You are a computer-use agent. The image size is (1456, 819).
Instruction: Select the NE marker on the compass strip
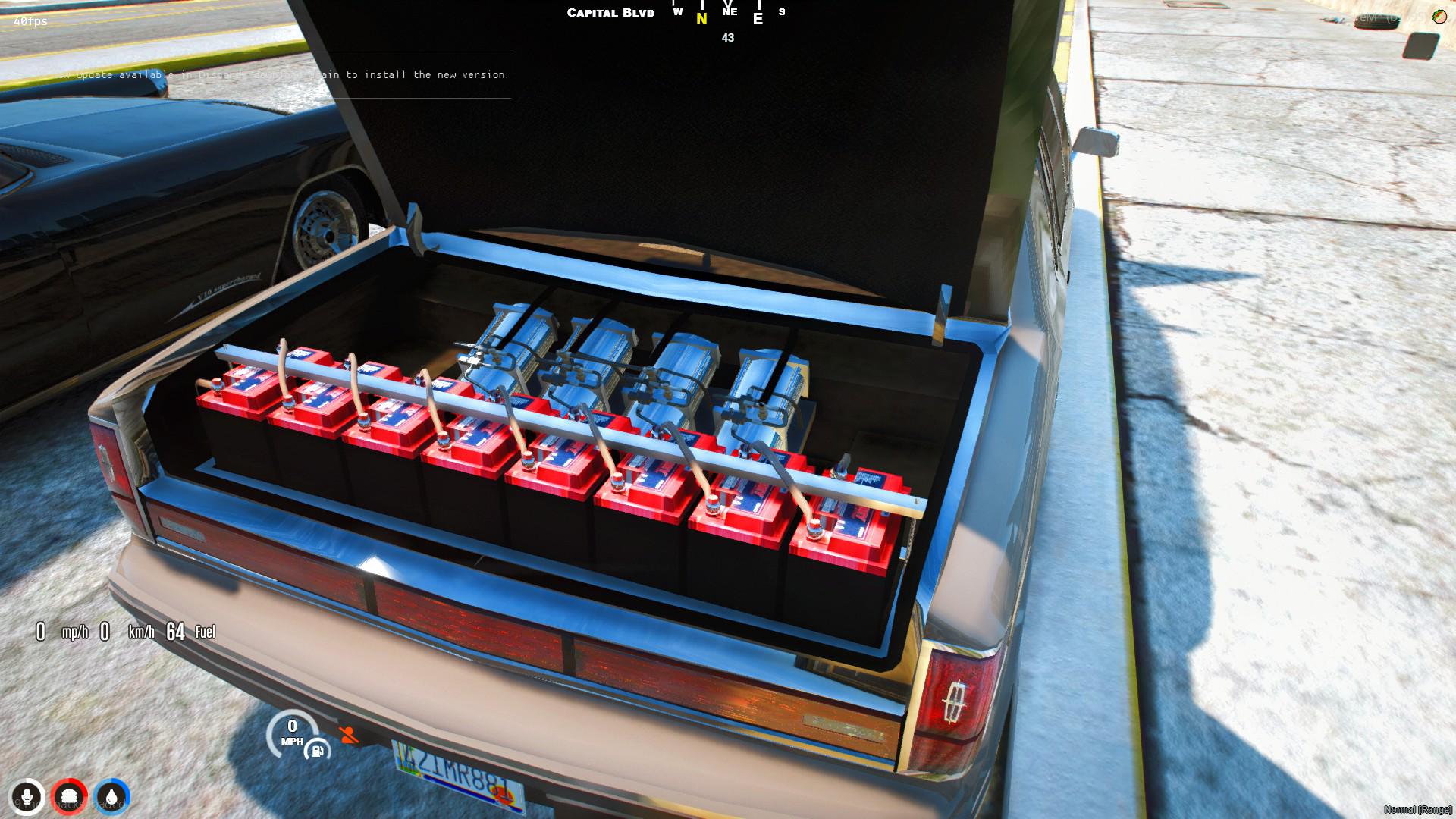[729, 12]
